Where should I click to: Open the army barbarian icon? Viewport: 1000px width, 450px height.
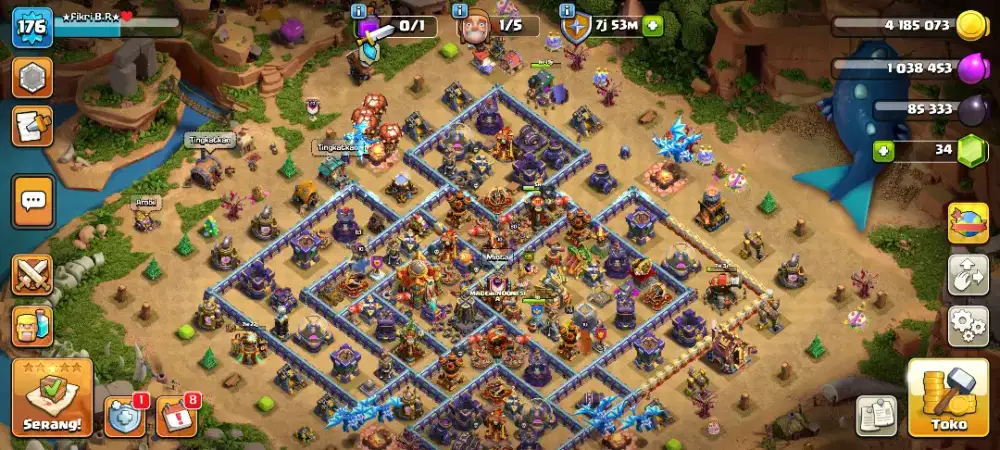[32, 327]
